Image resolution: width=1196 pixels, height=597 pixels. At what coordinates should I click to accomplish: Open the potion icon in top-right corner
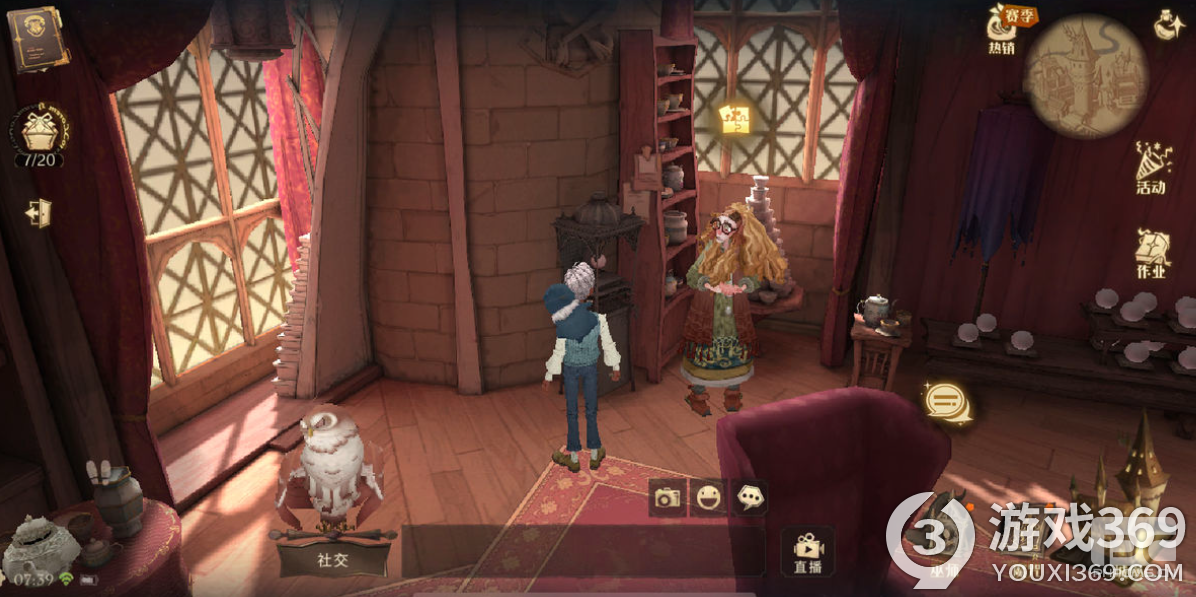click(1169, 25)
